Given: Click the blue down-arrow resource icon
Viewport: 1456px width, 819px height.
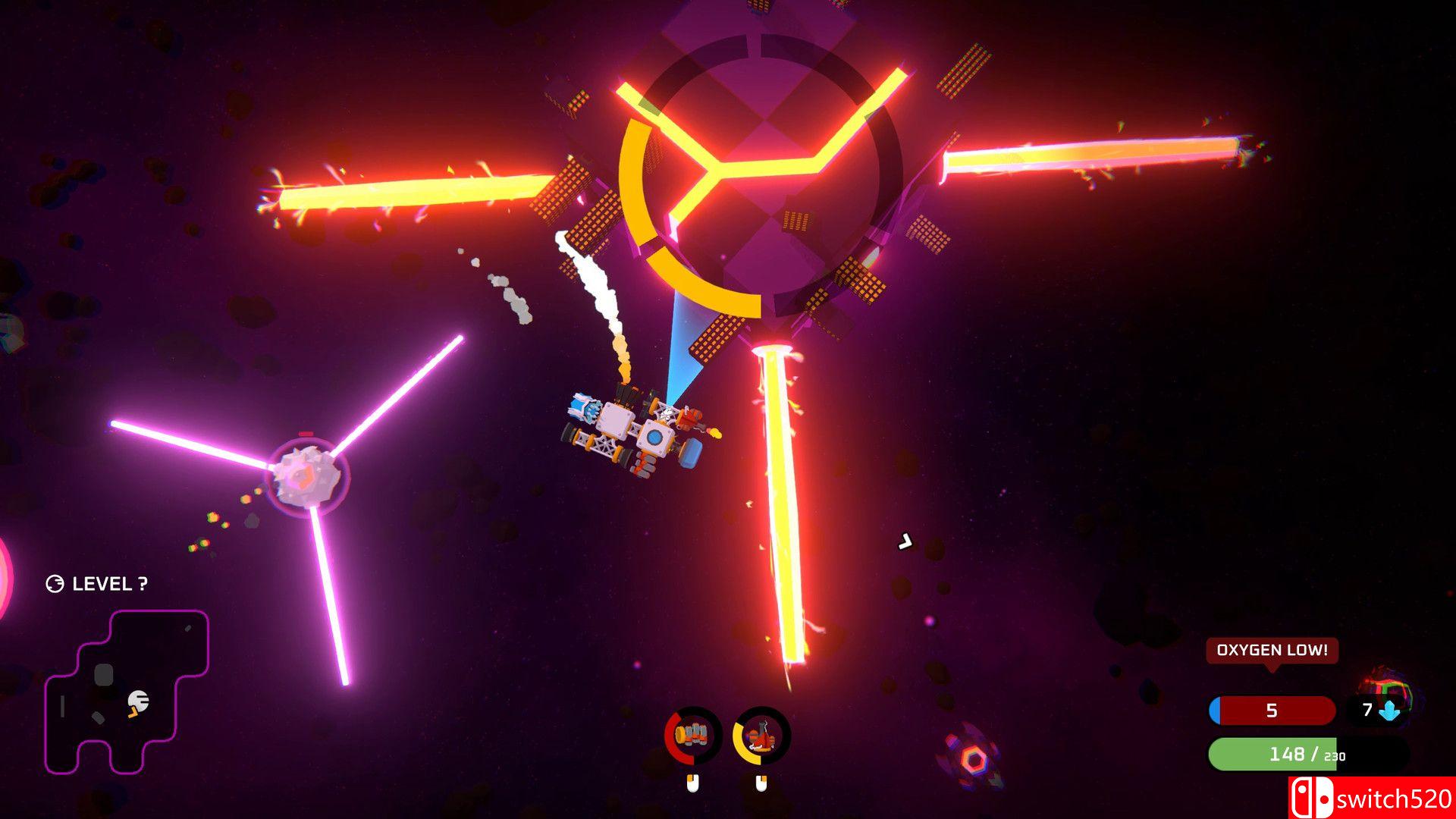Looking at the screenshot, I should [1390, 711].
